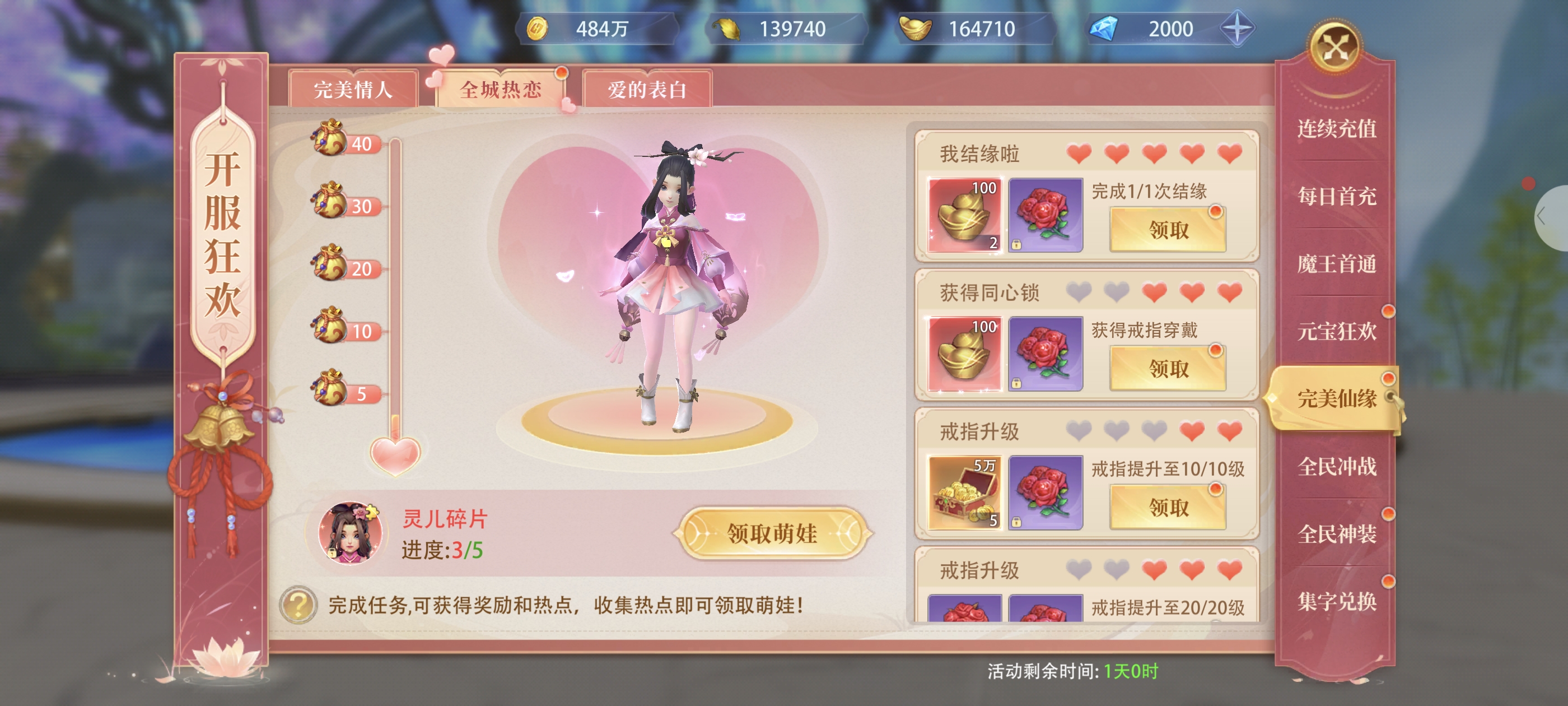Claim the doll with 领取萌娃

[x=772, y=533]
